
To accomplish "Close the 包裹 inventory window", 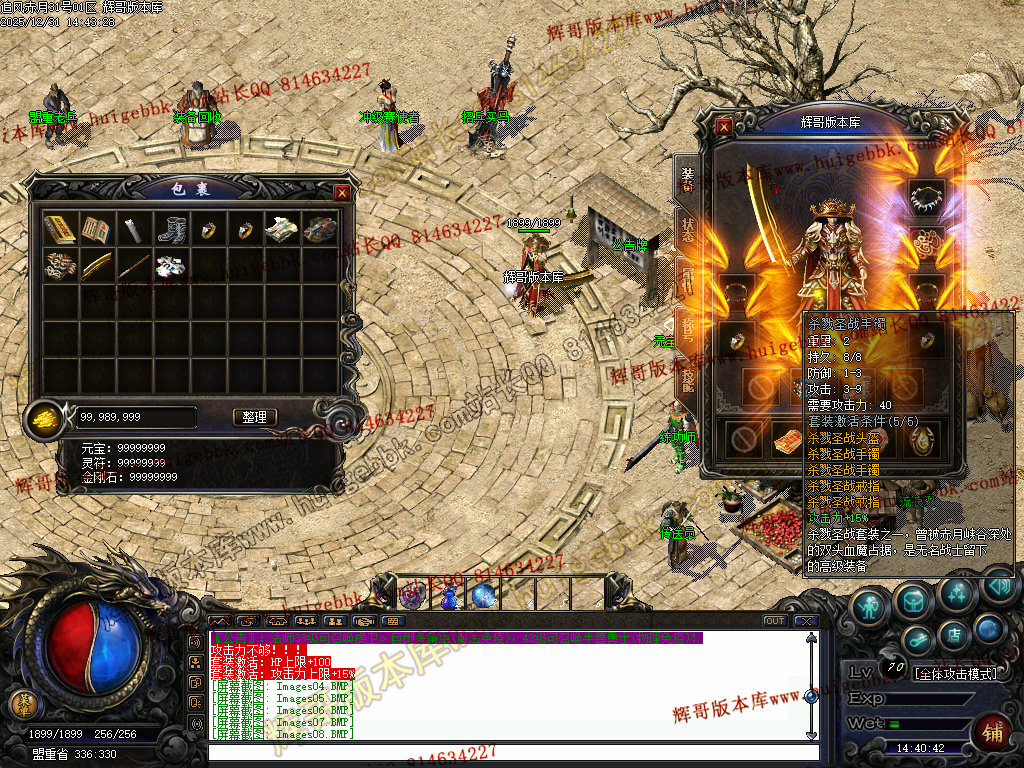I will click(x=342, y=192).
